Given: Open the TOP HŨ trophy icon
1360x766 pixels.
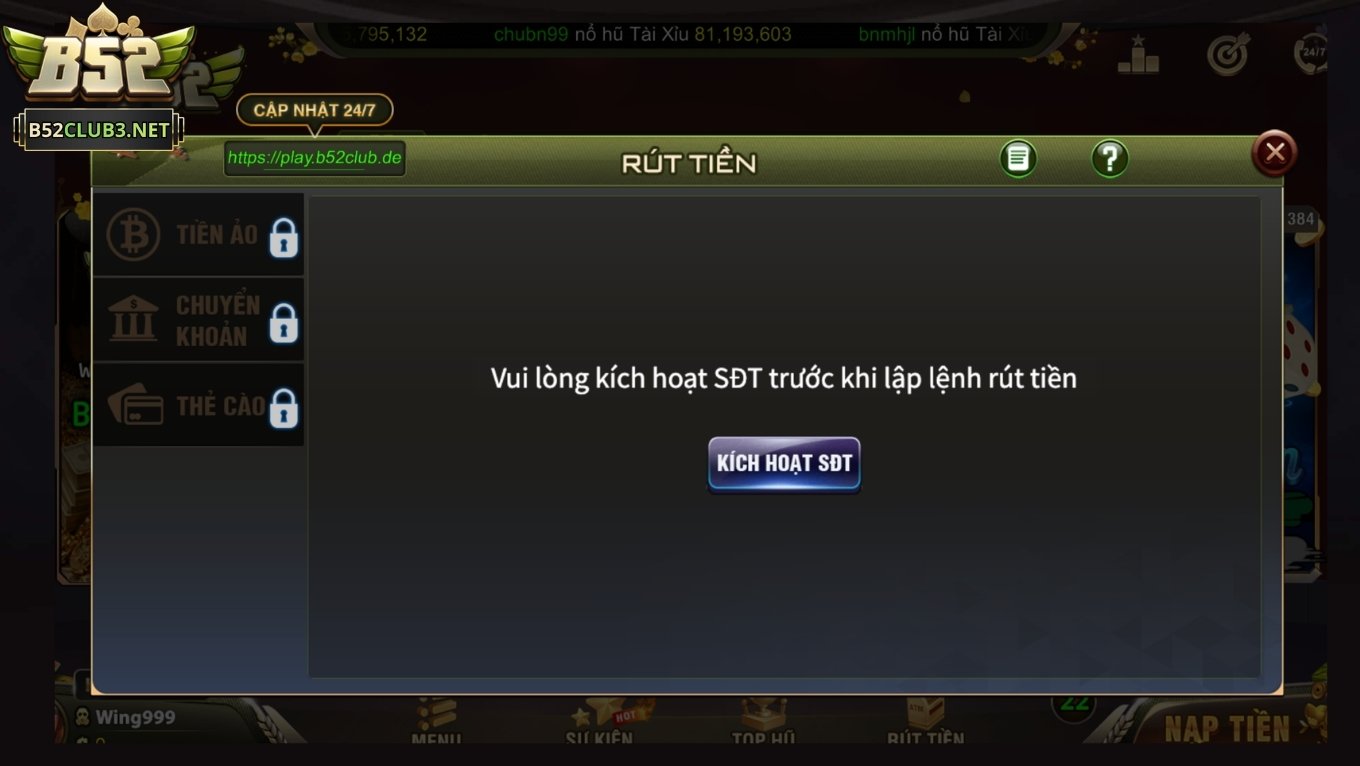Looking at the screenshot, I should (x=762, y=712).
